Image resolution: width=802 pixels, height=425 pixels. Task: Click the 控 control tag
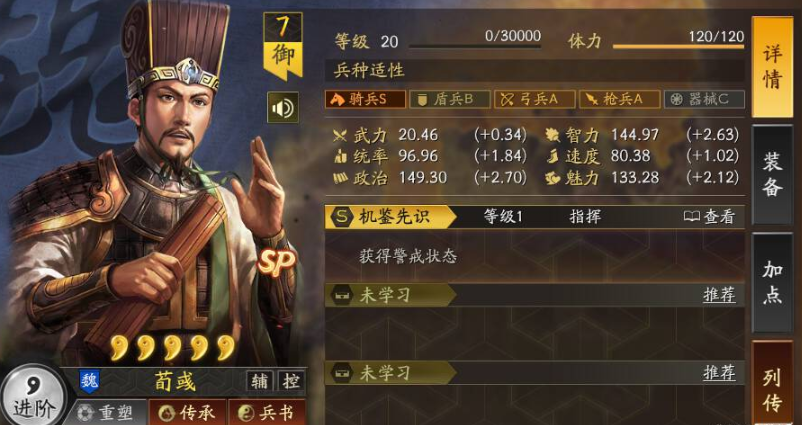(x=290, y=381)
